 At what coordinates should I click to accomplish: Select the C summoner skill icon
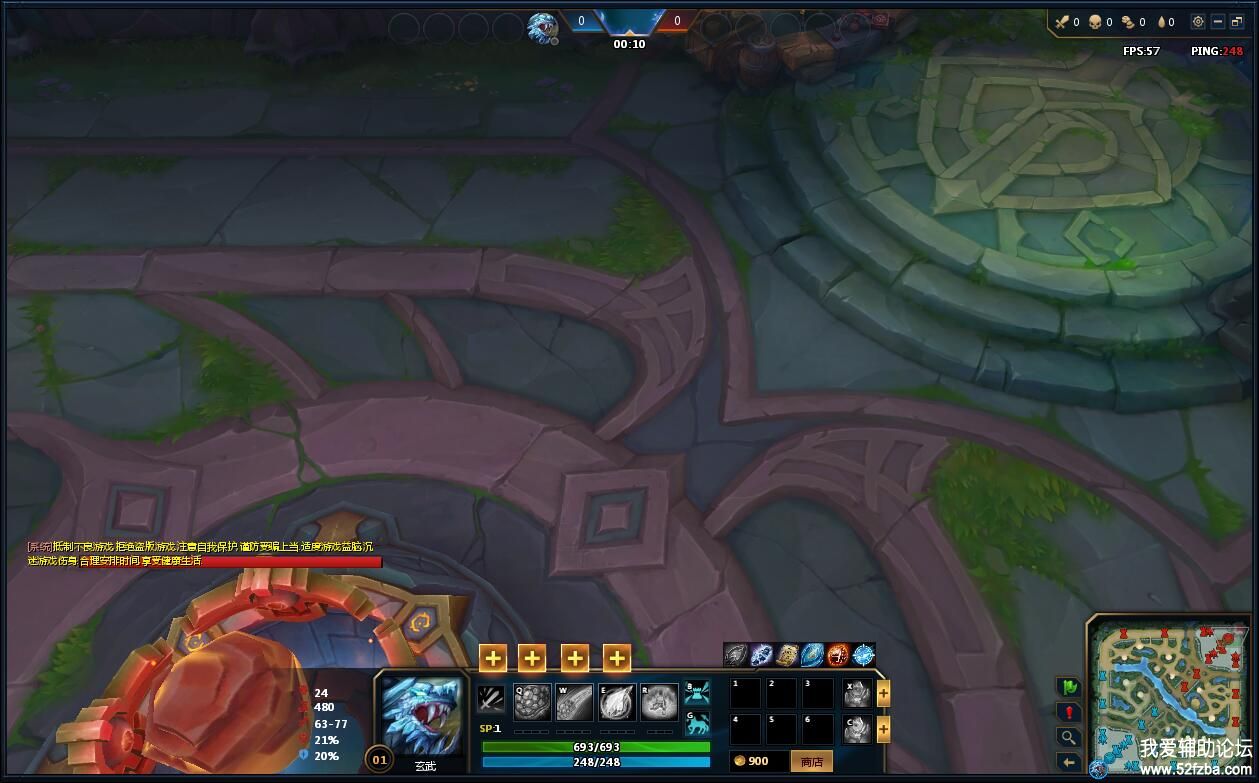point(857,729)
